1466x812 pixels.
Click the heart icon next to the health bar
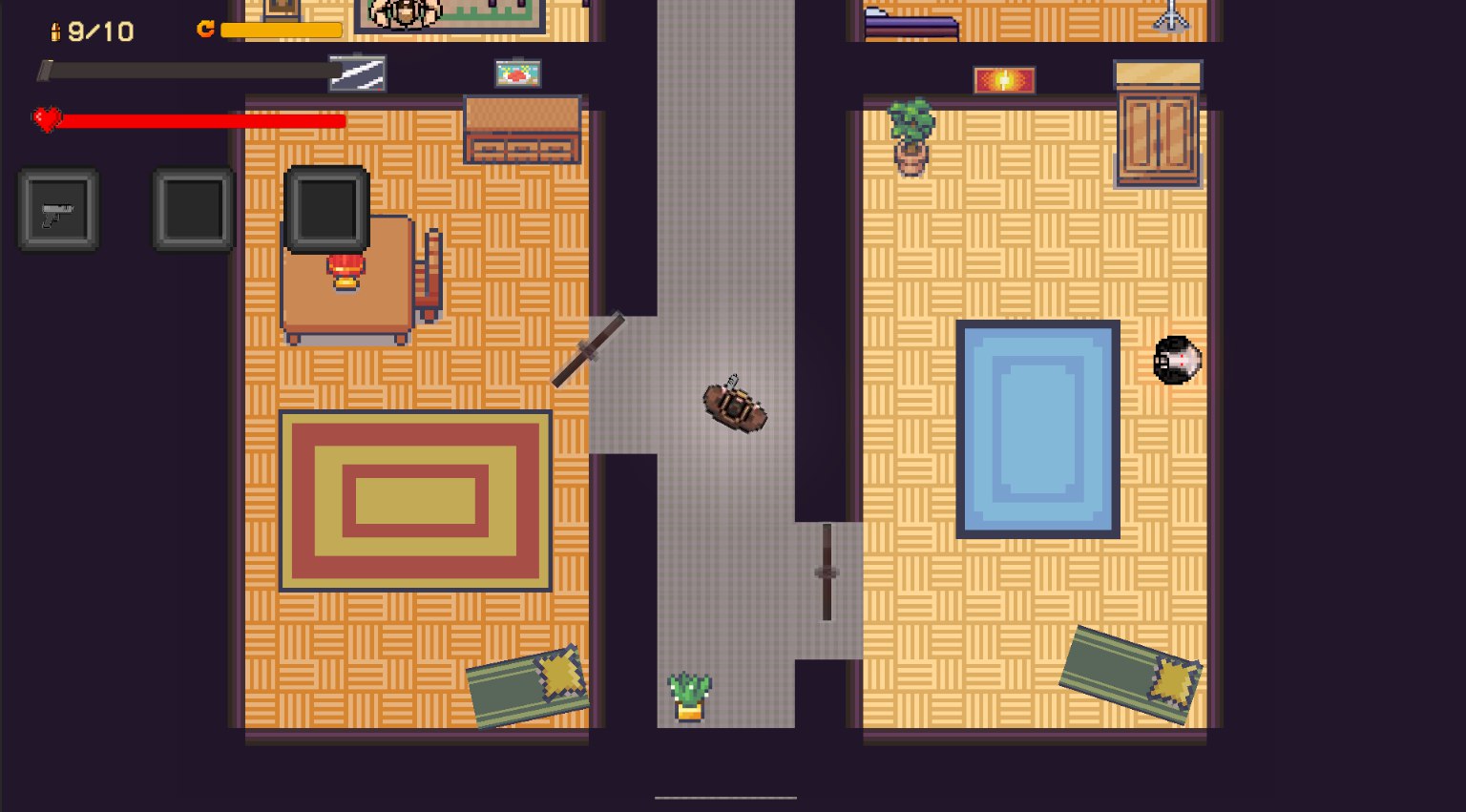coord(45,120)
